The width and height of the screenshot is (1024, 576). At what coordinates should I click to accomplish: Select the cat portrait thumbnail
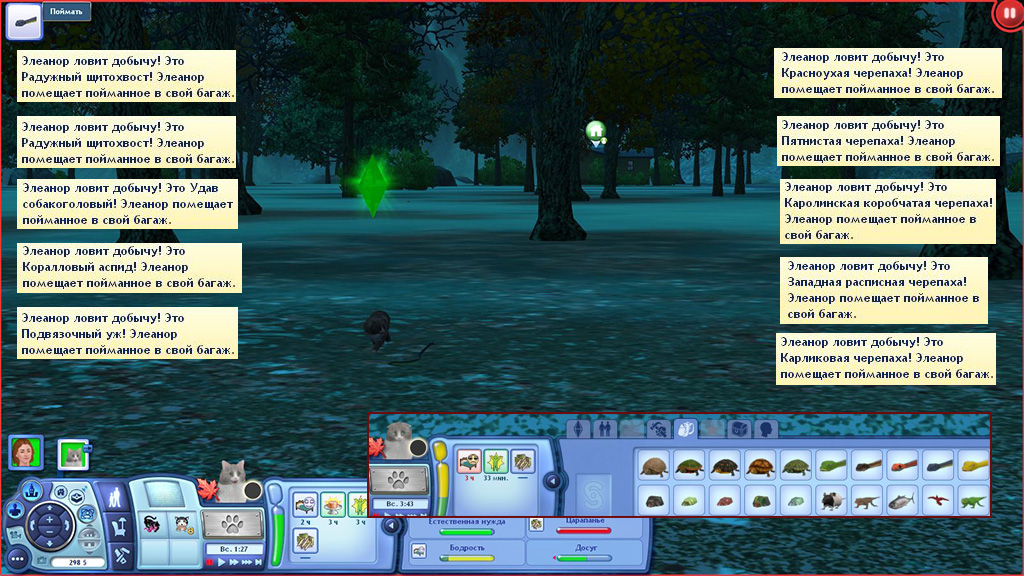(x=73, y=455)
